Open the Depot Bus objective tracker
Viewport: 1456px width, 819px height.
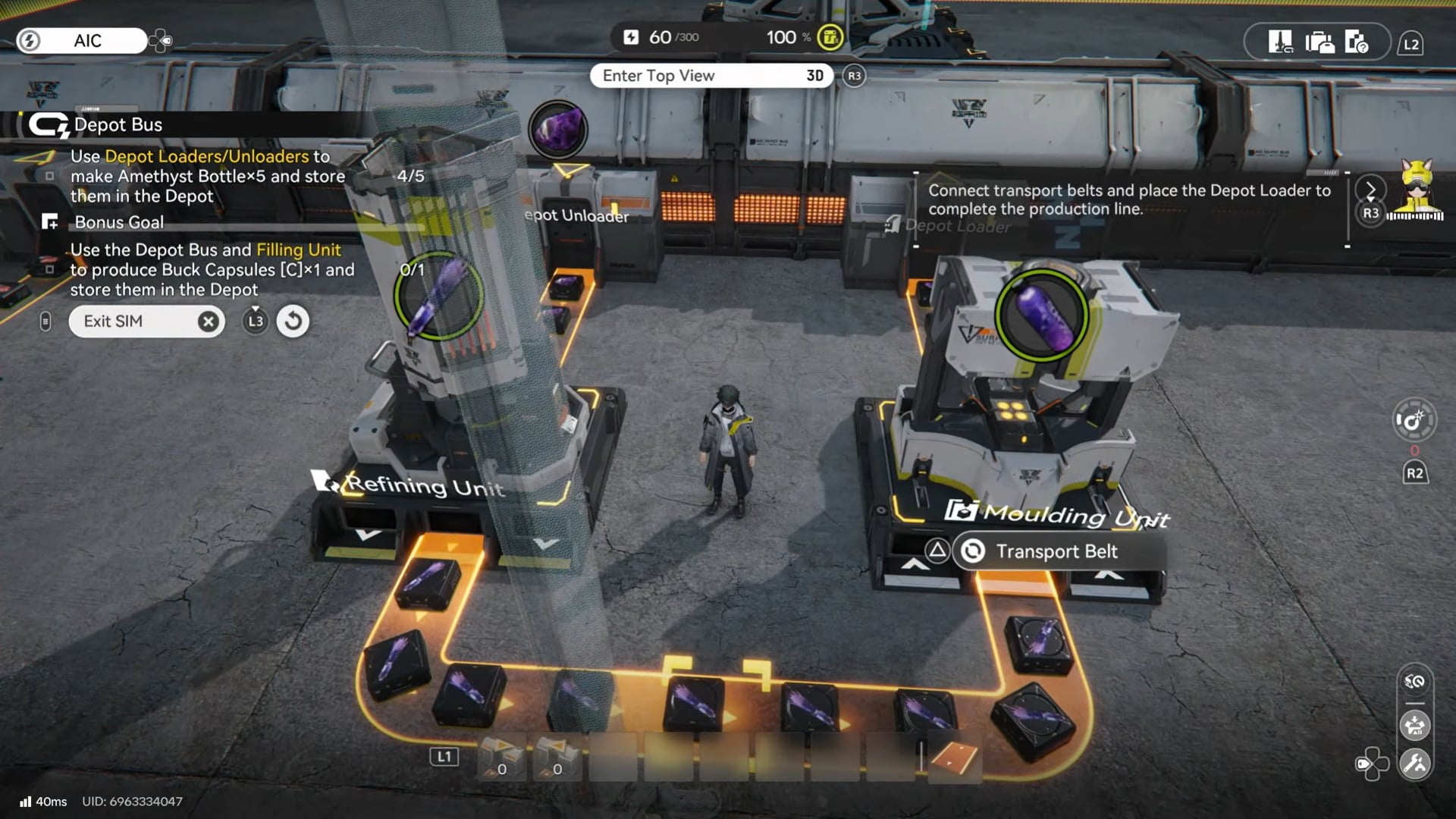pyautogui.click(x=118, y=125)
